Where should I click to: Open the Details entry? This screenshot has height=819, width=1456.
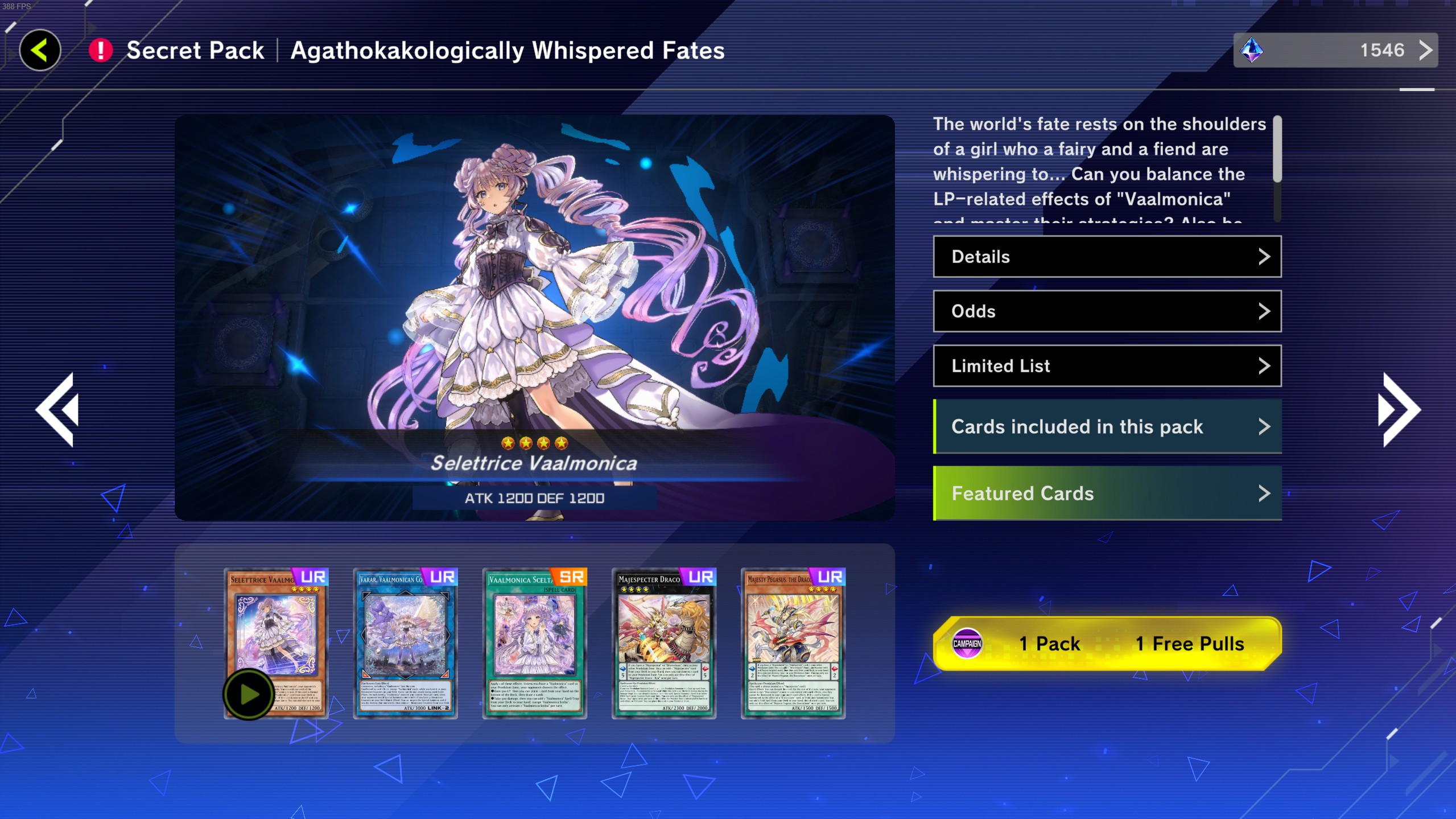pyautogui.click(x=1107, y=257)
